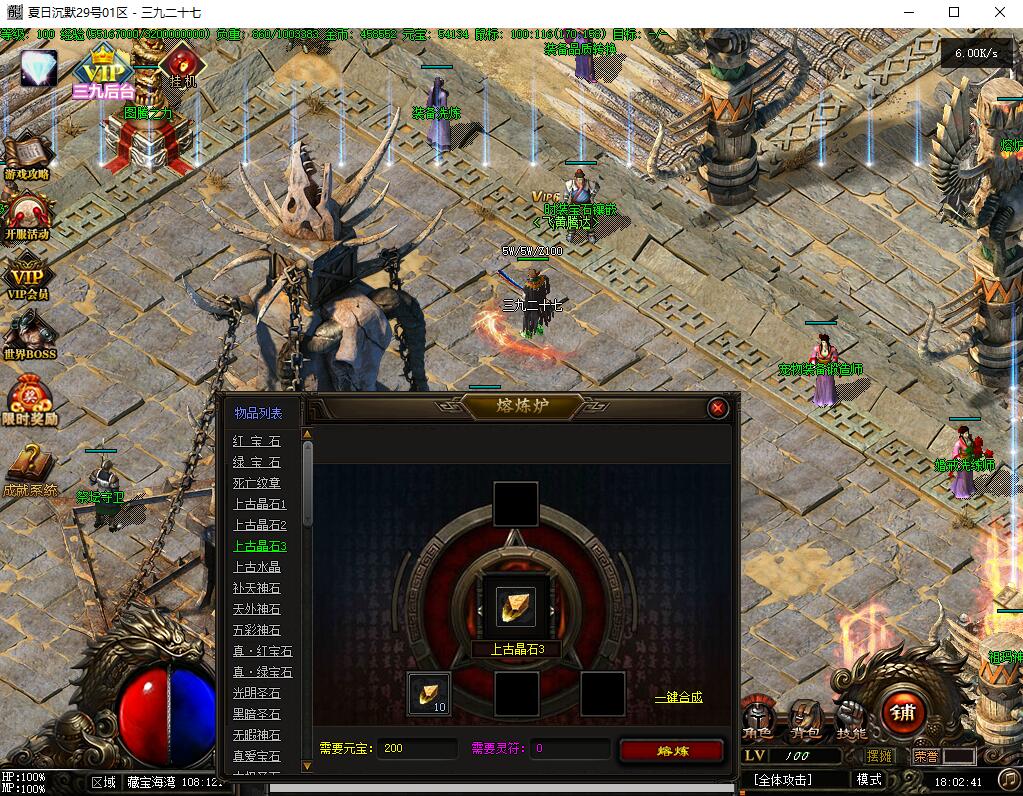Choose 光明圣石 from the item list

(257, 693)
